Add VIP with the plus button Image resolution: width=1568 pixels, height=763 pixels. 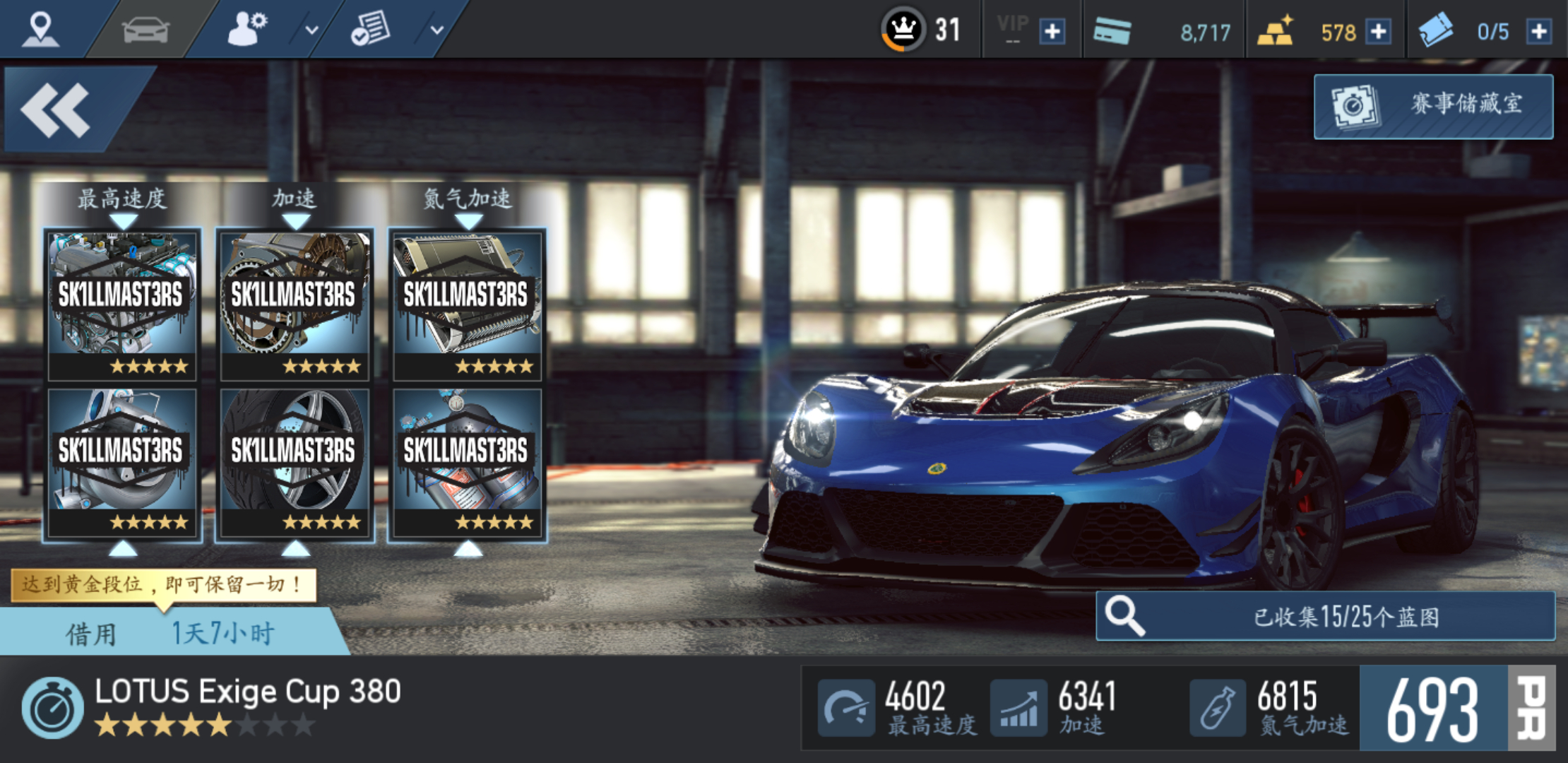(1052, 32)
